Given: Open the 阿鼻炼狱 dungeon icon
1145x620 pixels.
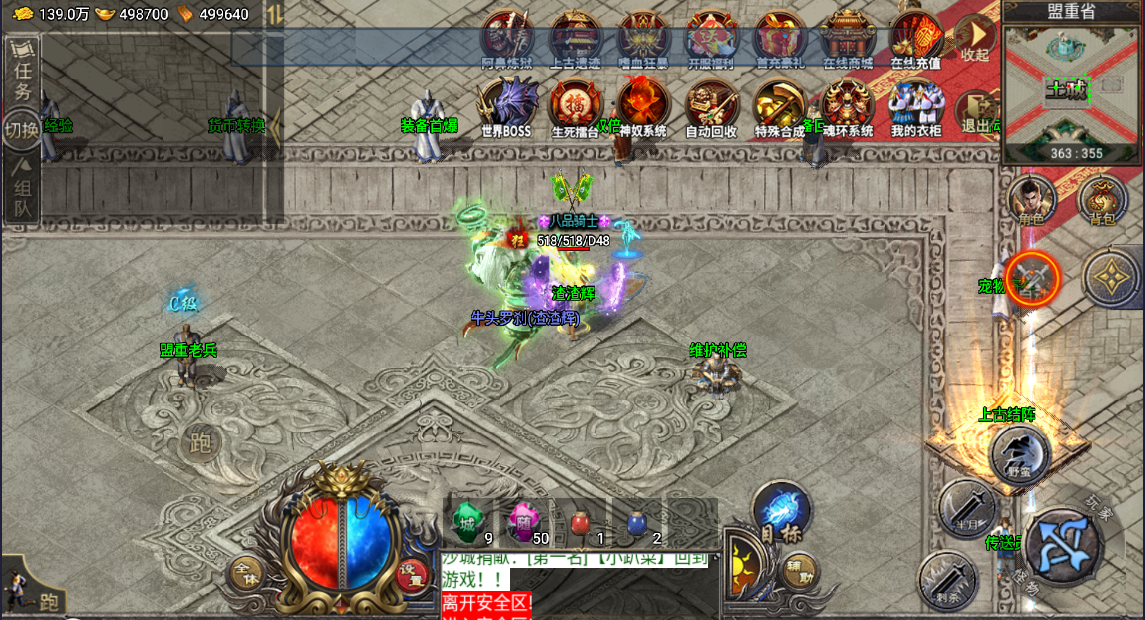Looking at the screenshot, I should (507, 38).
